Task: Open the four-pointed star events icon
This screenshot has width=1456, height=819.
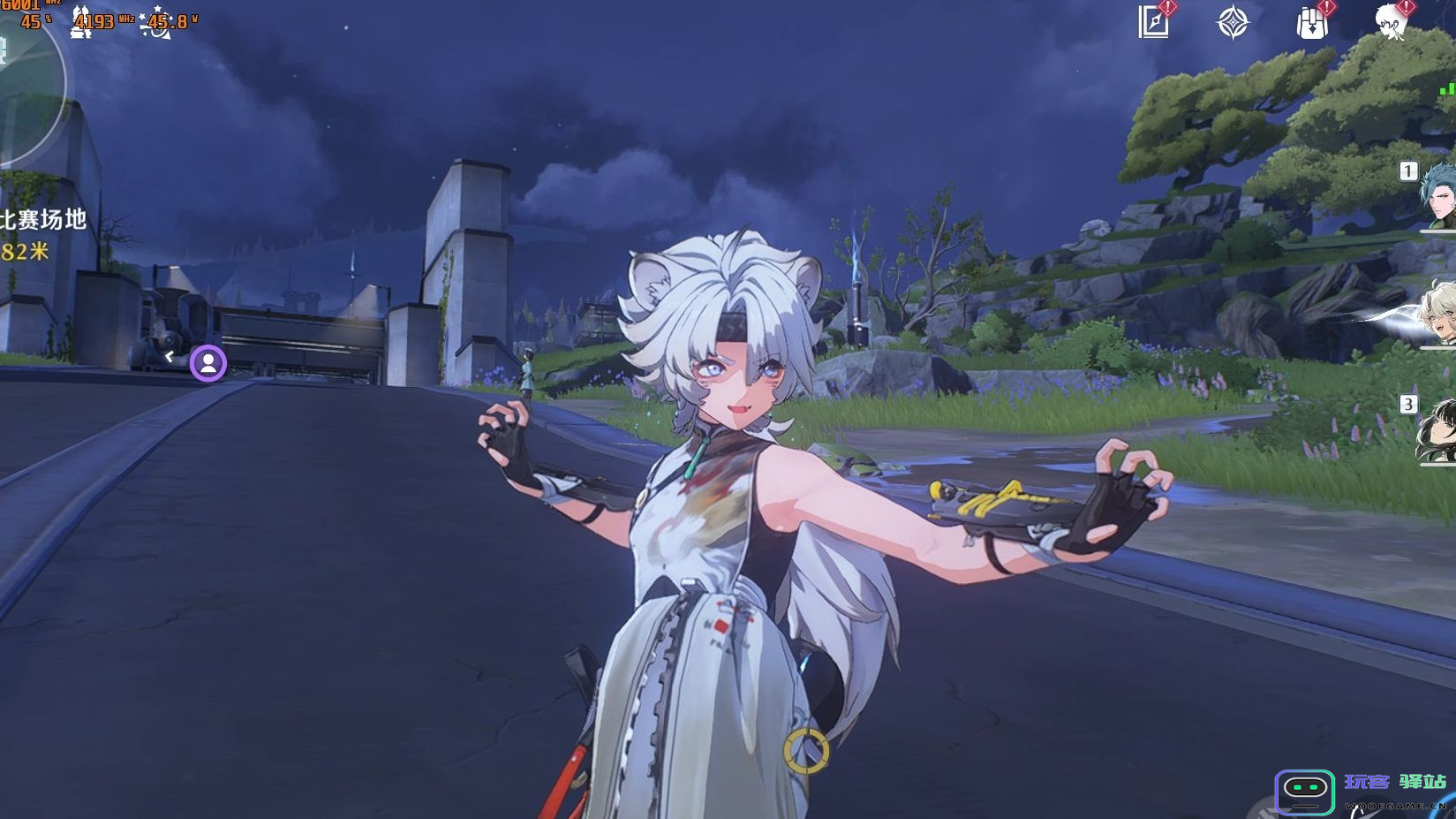Action: coord(1233,23)
